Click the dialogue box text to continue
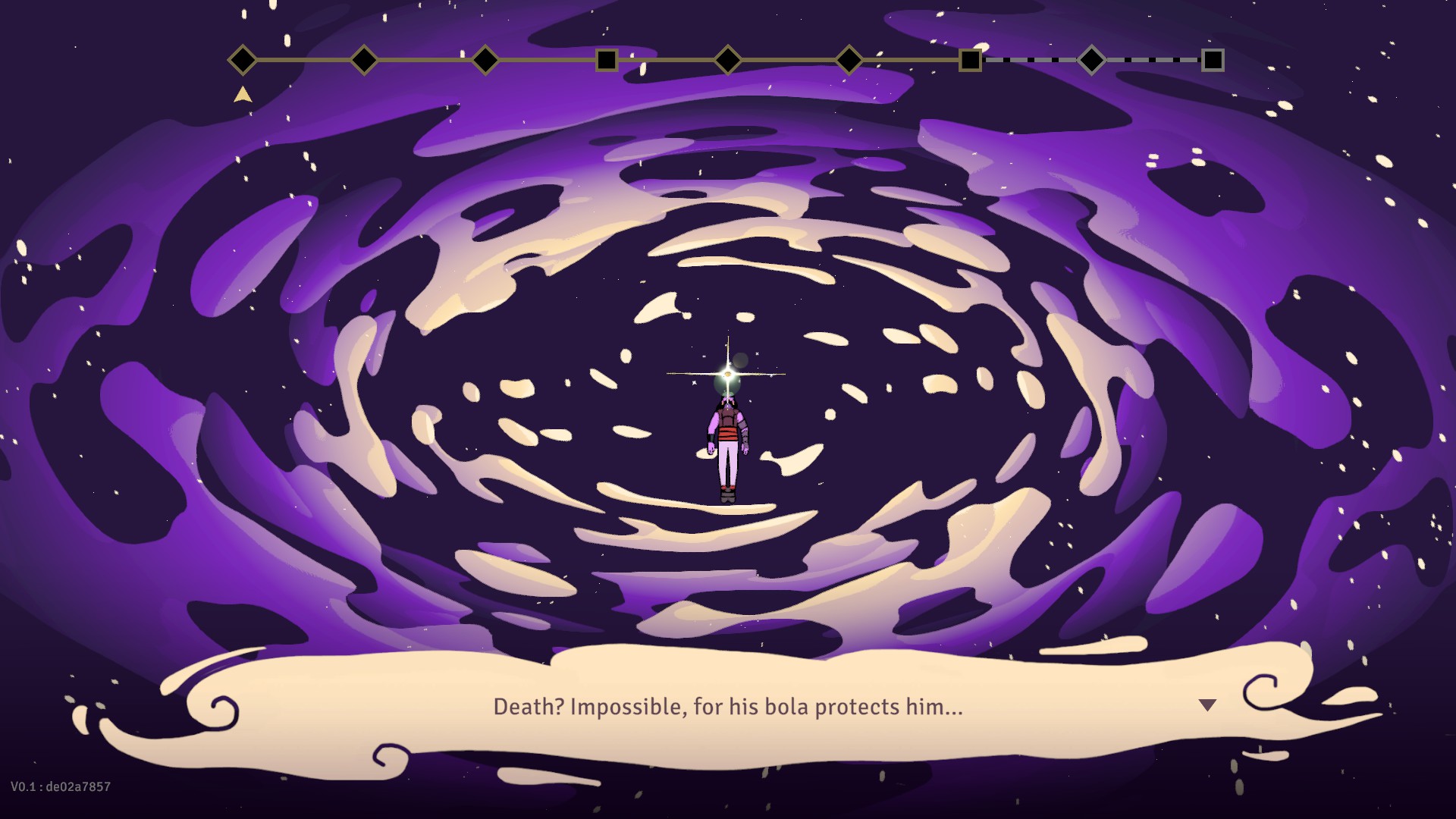Image resolution: width=1456 pixels, height=819 pixels. coord(727,707)
